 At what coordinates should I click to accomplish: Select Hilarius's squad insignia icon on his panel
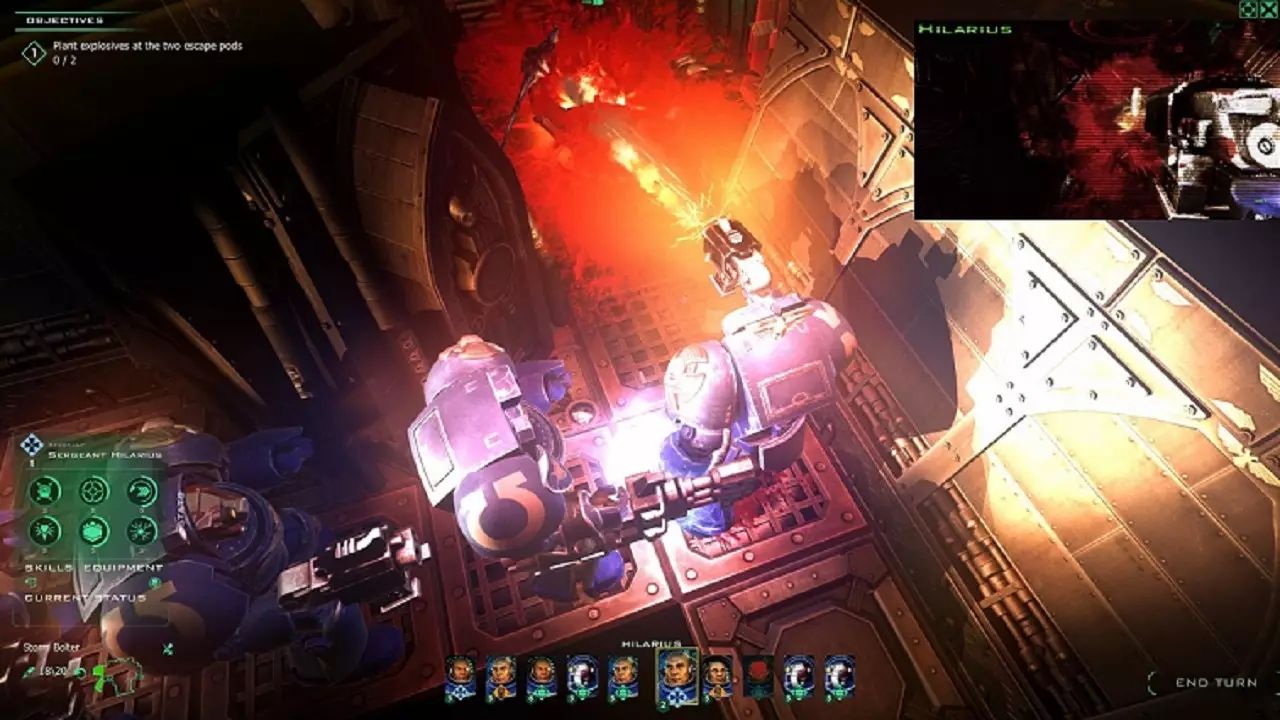tap(34, 442)
